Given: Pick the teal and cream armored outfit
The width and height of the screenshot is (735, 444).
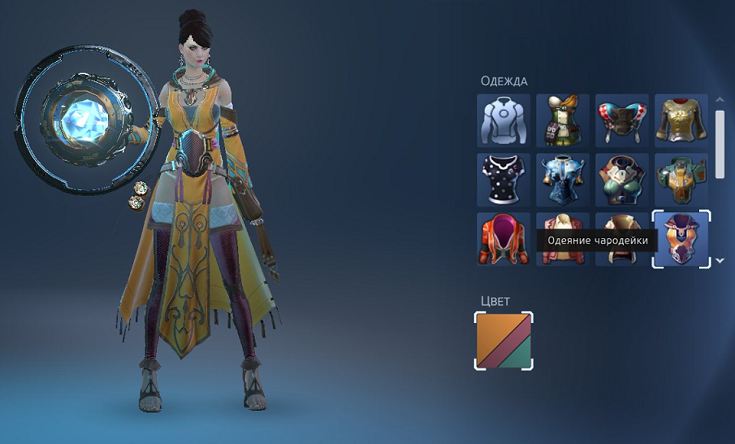Looking at the screenshot, I should point(622,180).
